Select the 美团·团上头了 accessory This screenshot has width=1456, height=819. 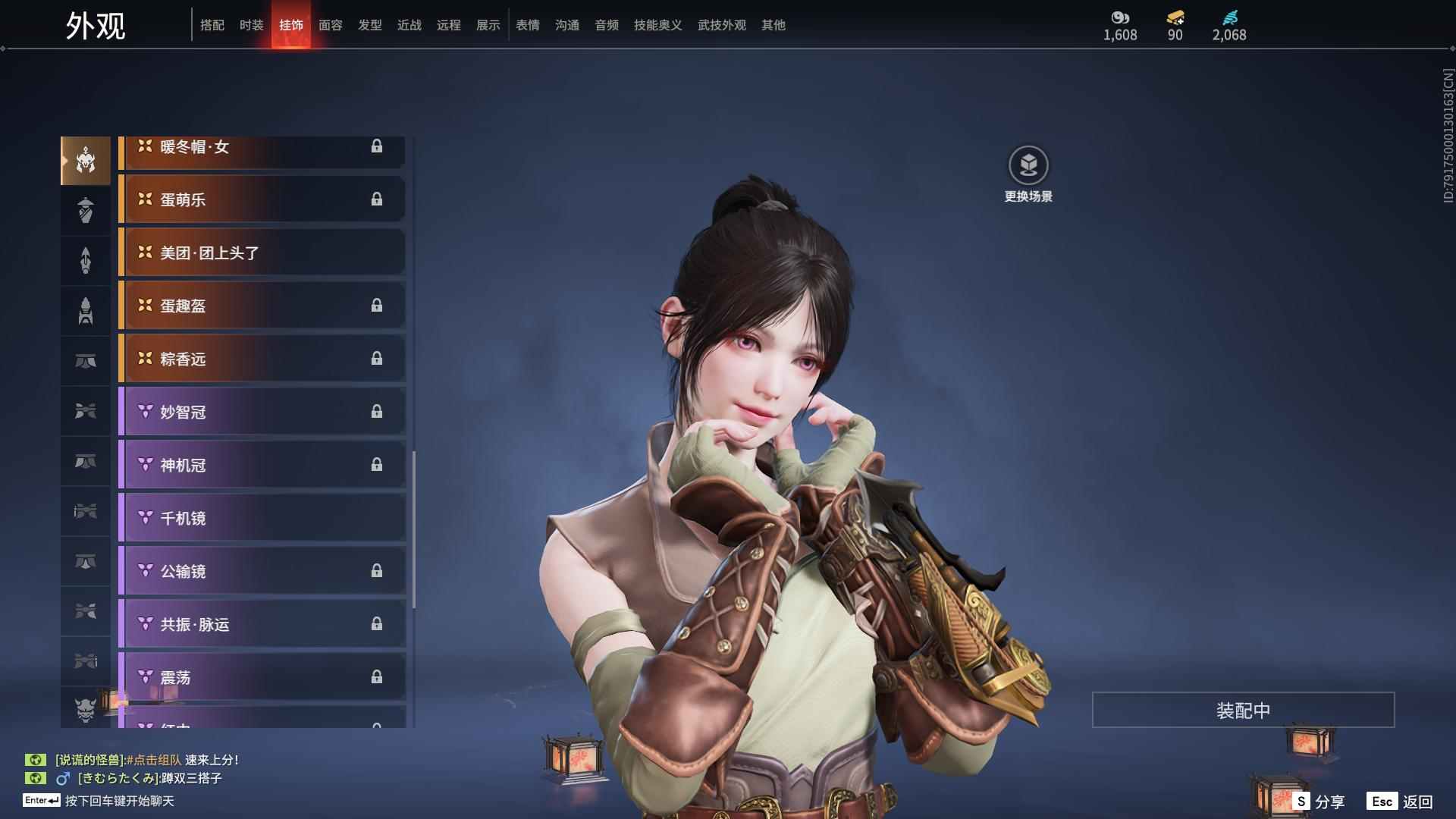coord(262,253)
